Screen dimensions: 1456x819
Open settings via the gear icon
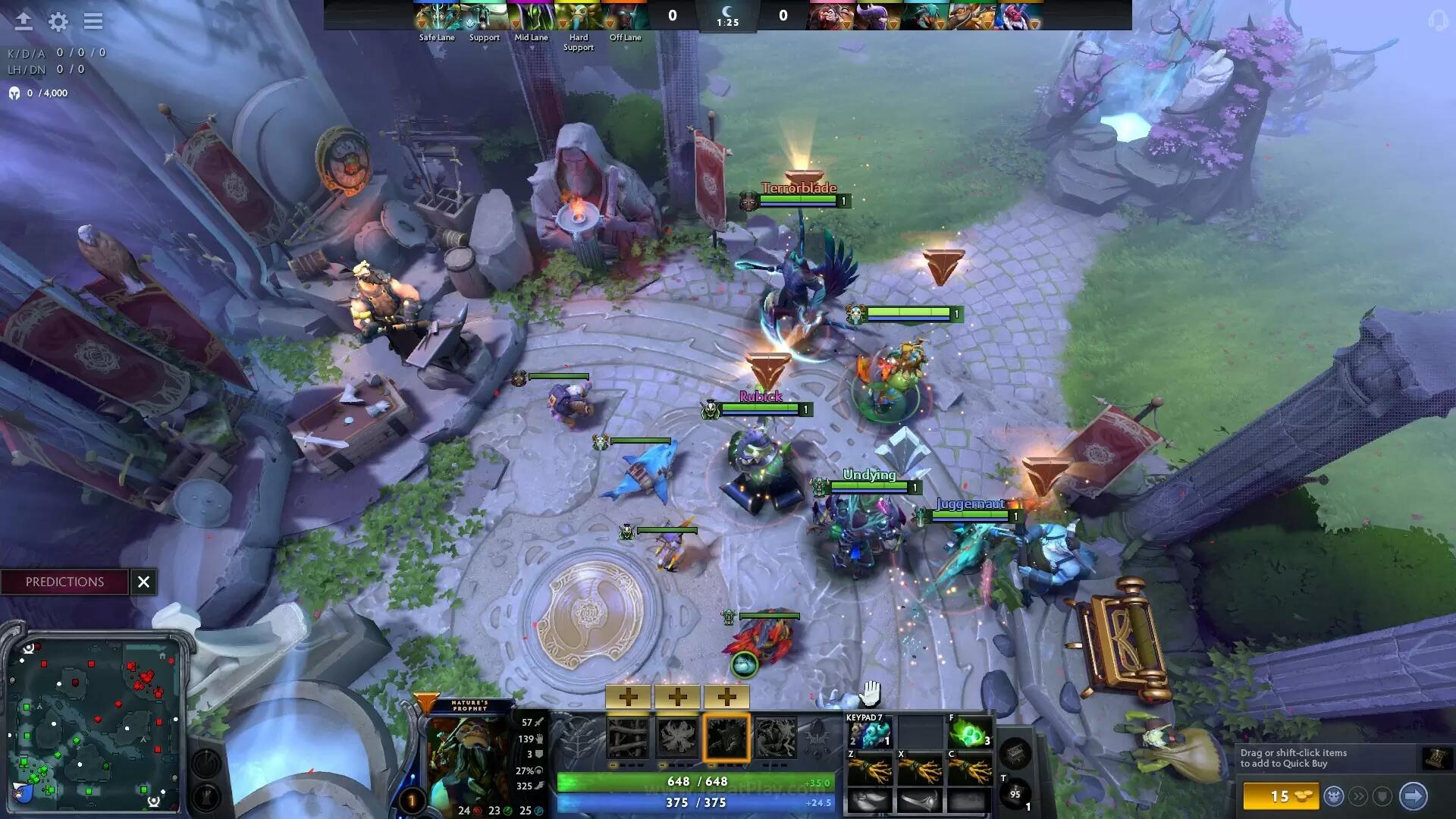click(57, 22)
